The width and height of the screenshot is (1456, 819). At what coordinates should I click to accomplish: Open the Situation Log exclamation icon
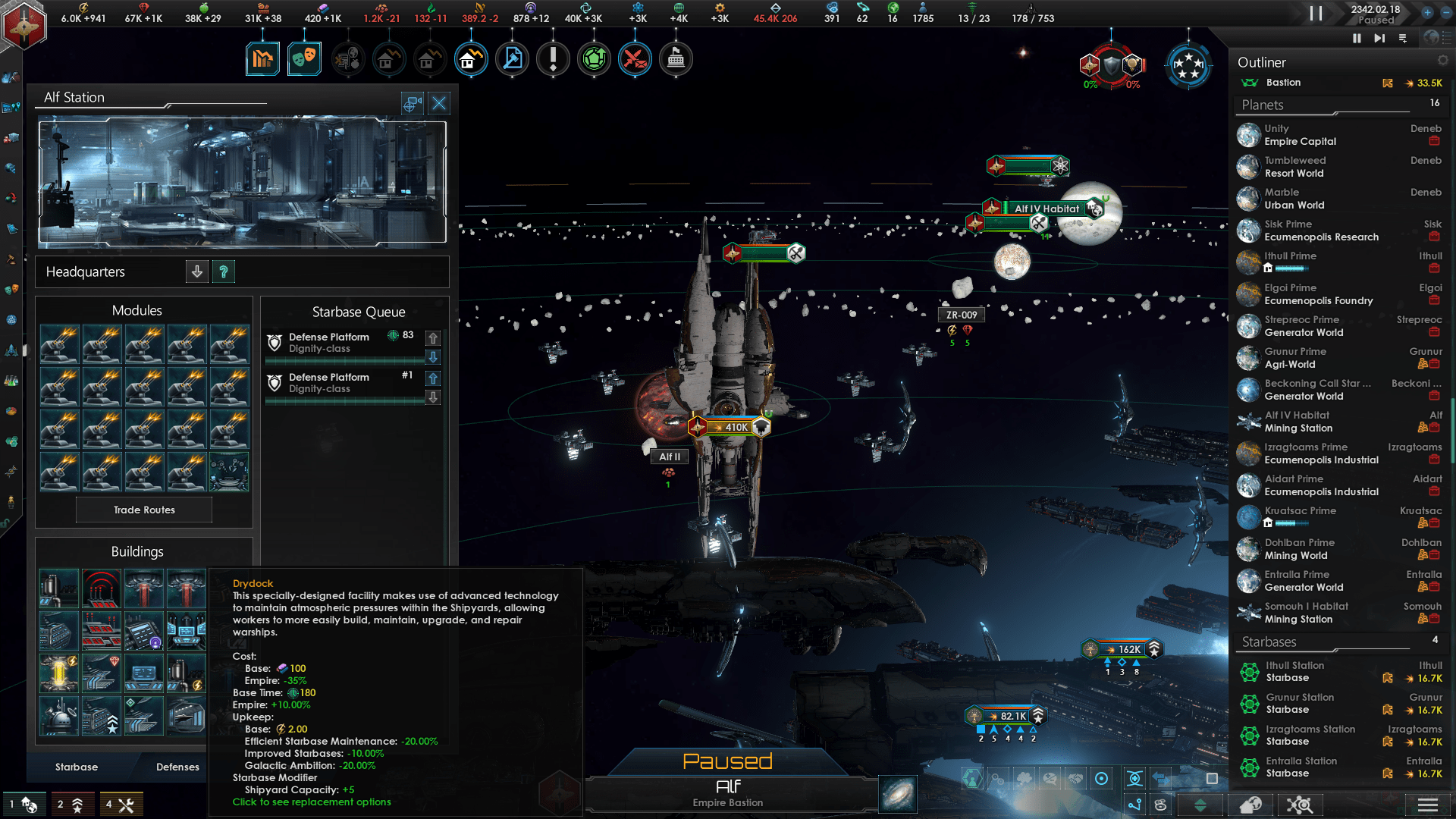[x=553, y=58]
